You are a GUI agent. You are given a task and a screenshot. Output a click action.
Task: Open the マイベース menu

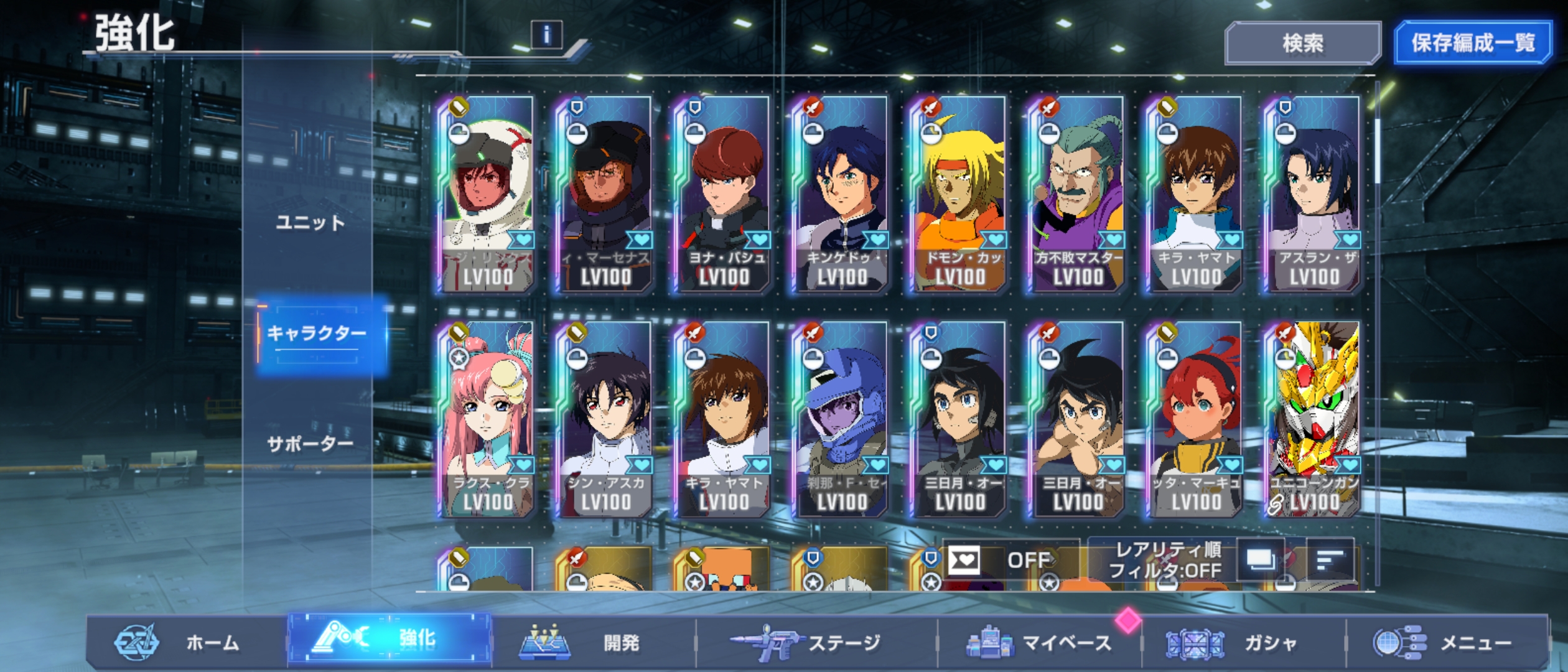click(1039, 642)
